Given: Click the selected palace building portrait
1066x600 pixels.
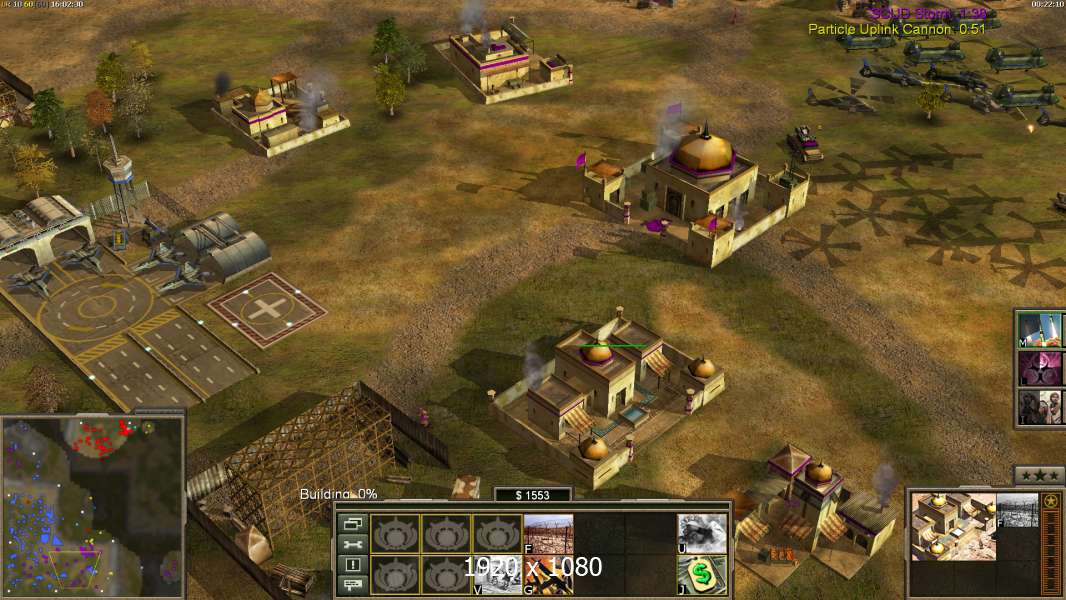Looking at the screenshot, I should [x=954, y=526].
